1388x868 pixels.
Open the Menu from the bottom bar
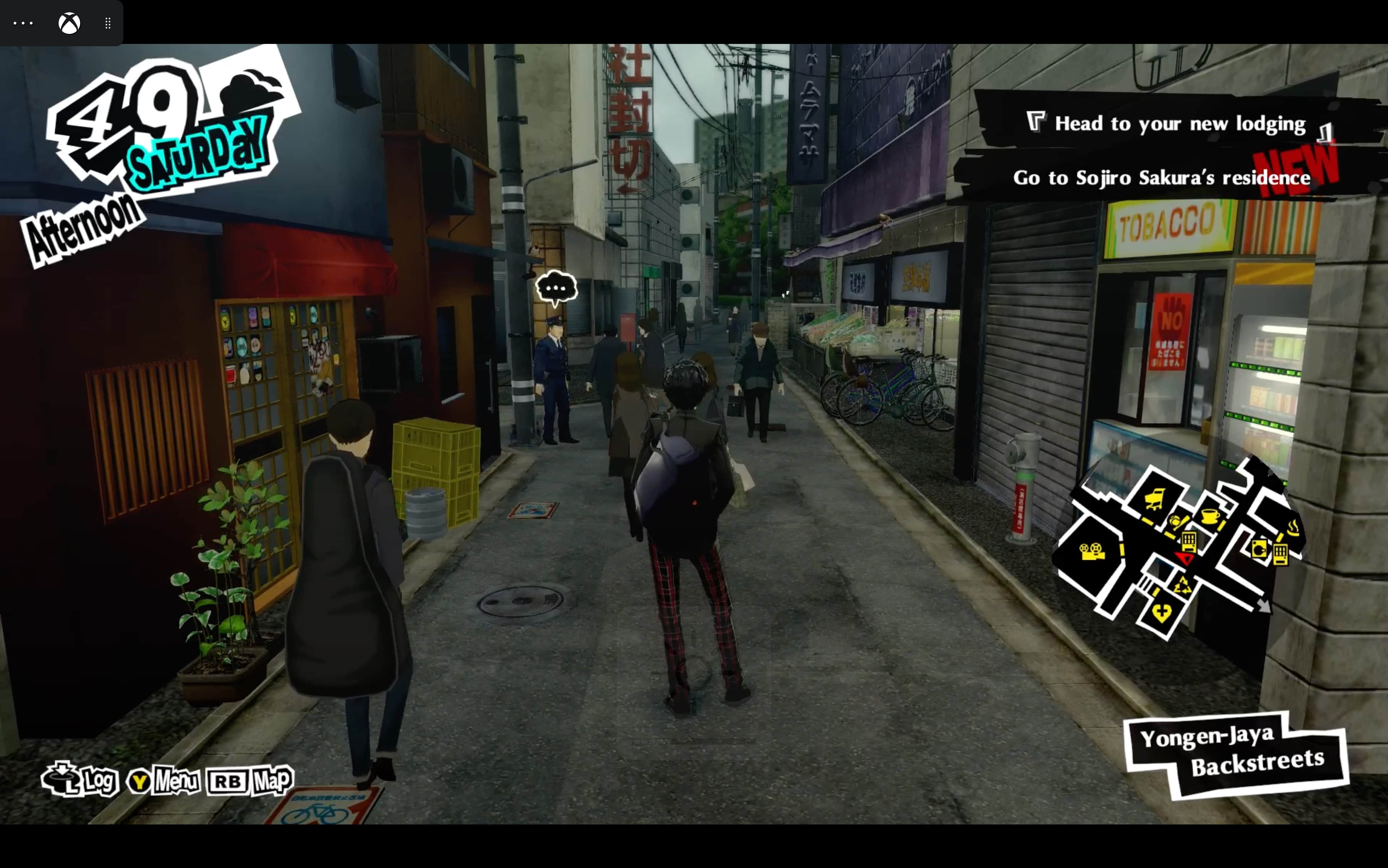coord(164,781)
